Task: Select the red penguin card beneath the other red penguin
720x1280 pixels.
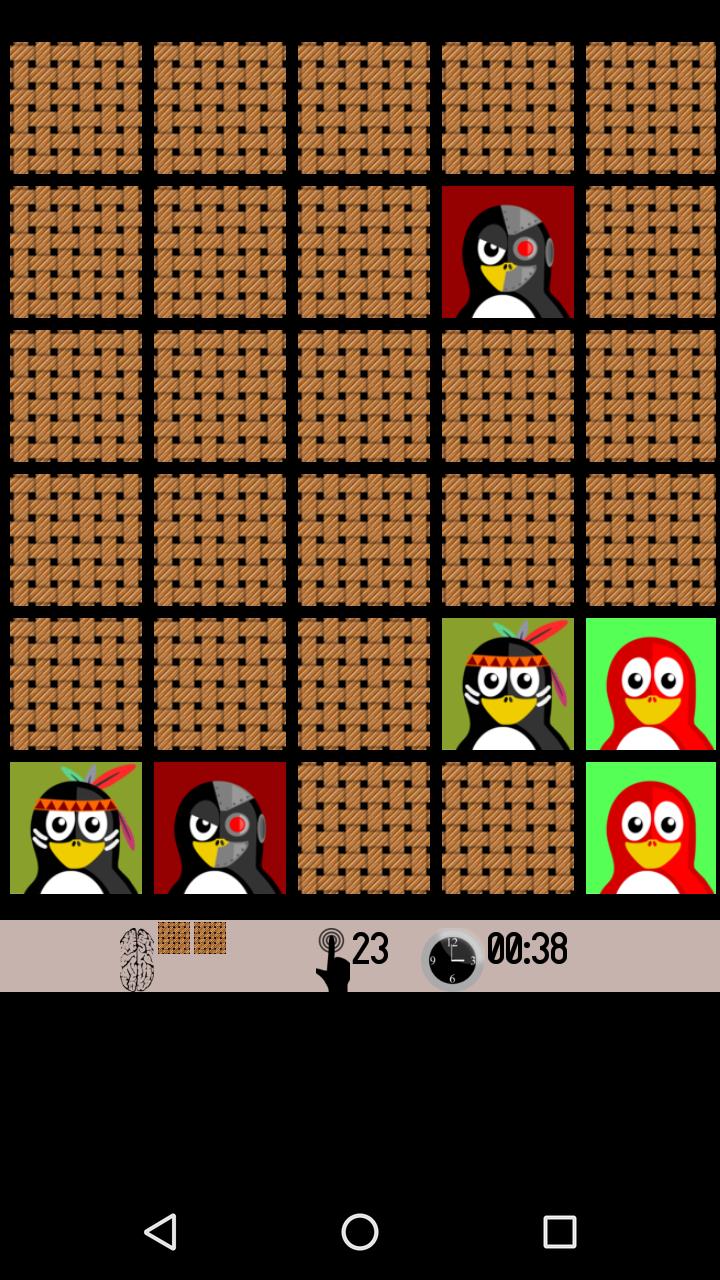Action: (x=651, y=828)
